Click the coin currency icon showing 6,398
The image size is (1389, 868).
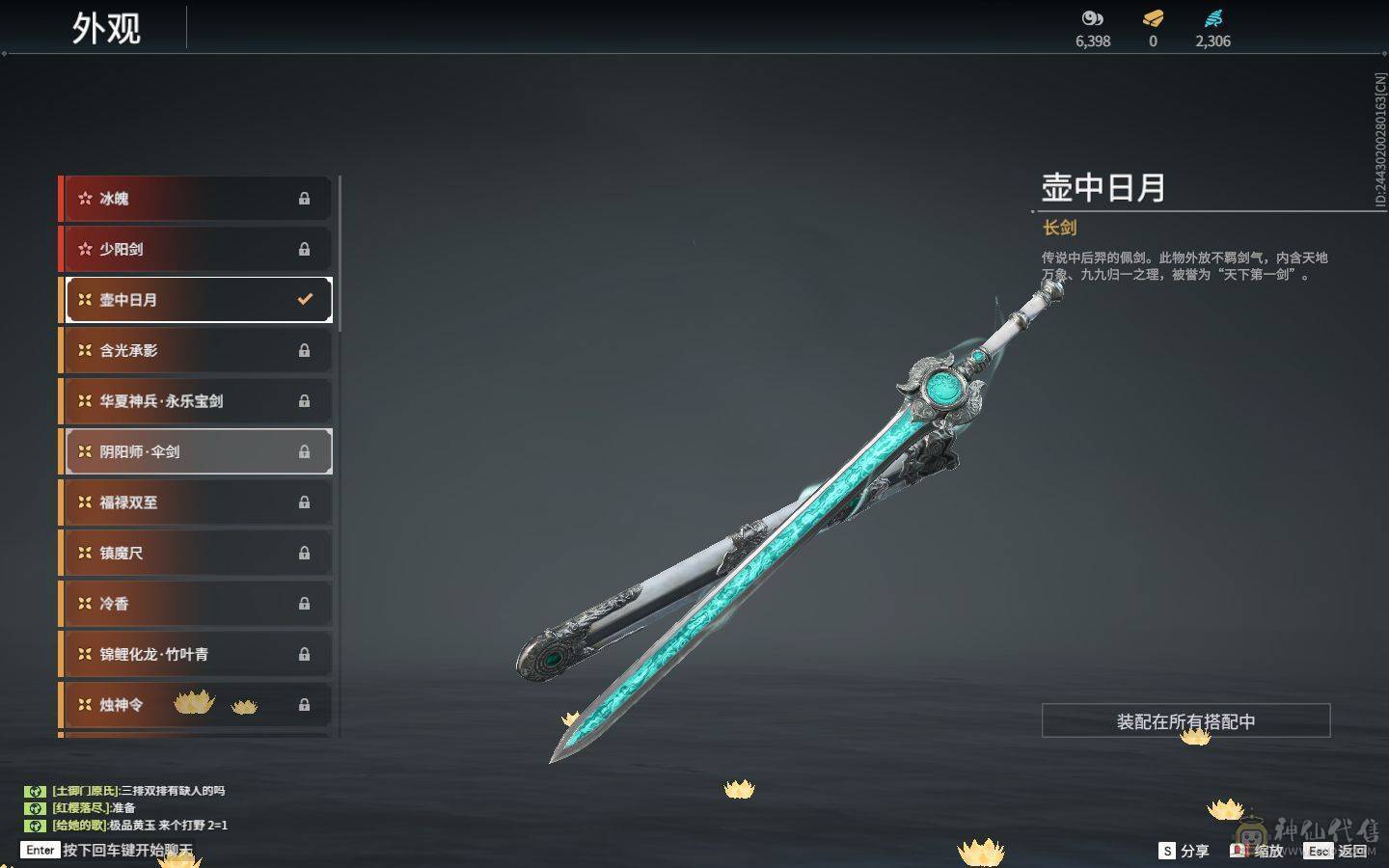[1090, 17]
